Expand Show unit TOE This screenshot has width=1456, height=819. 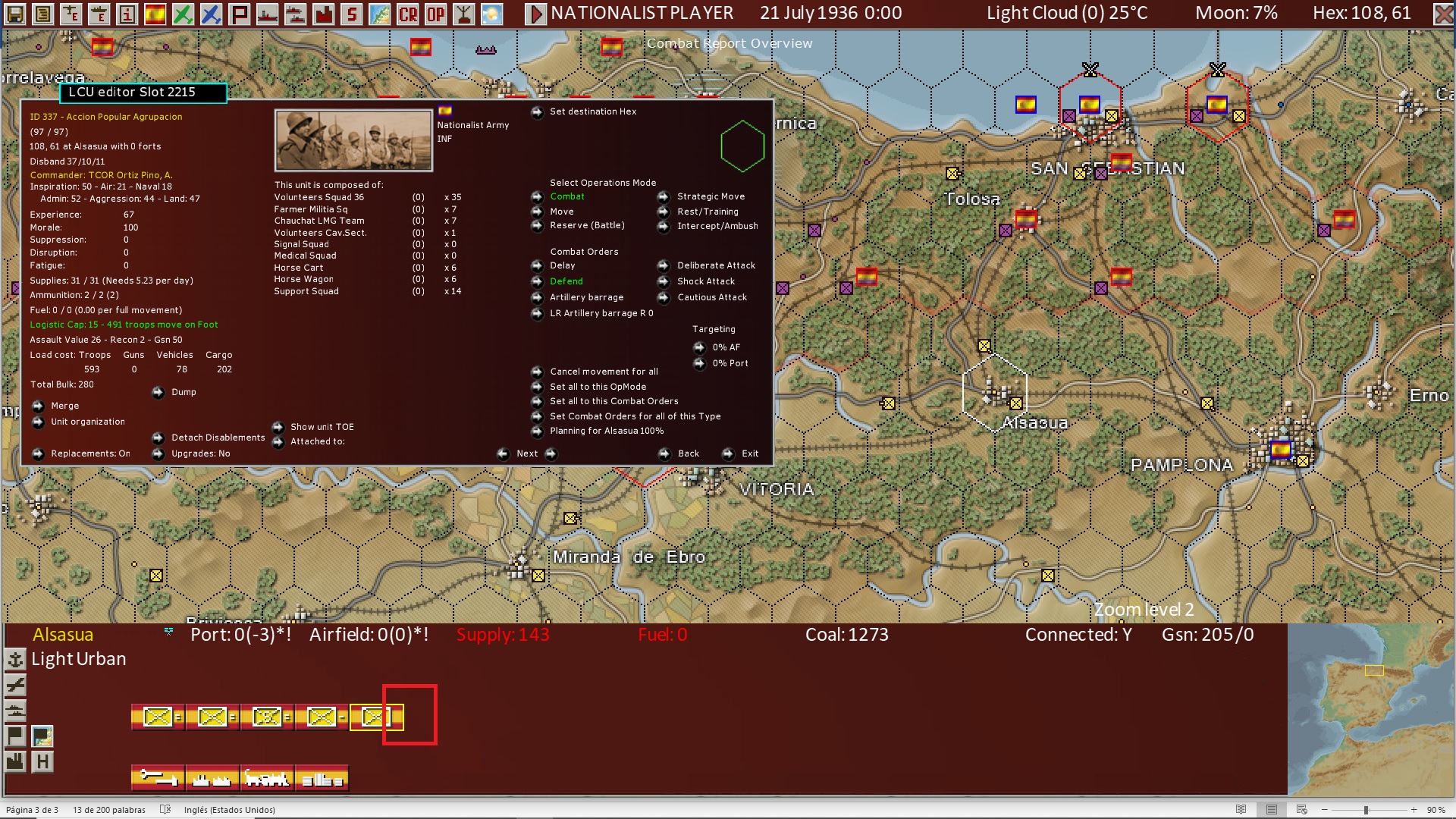[319, 427]
